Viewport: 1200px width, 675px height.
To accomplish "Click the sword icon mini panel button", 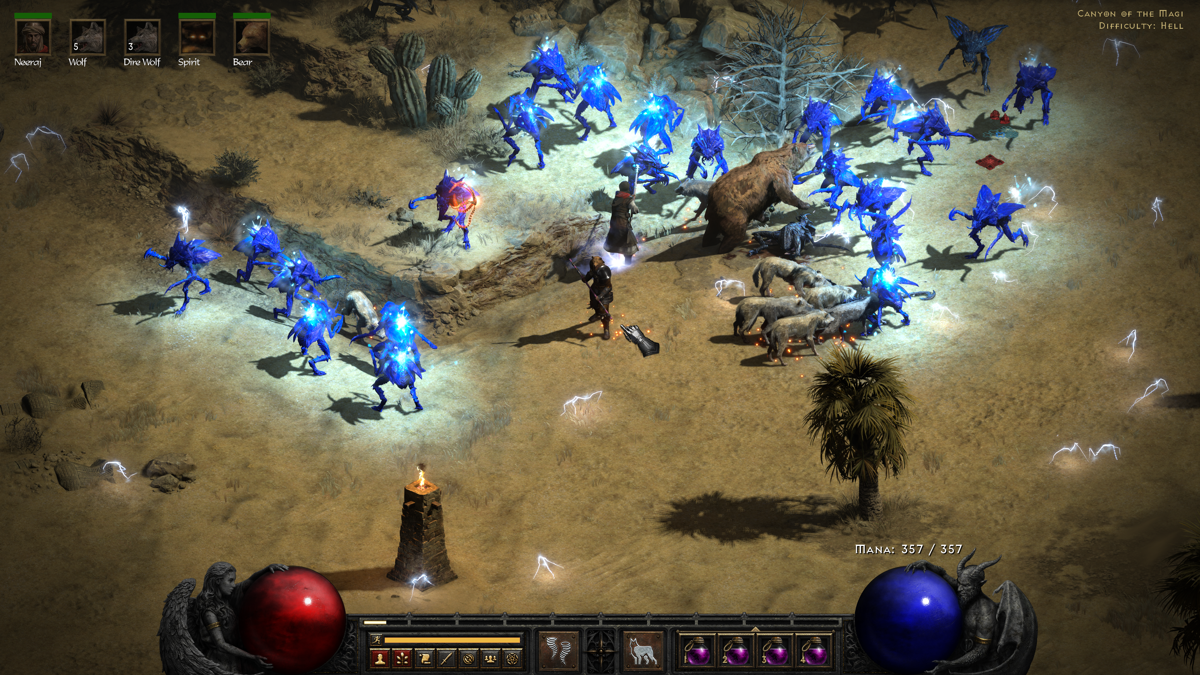I will click(446, 658).
